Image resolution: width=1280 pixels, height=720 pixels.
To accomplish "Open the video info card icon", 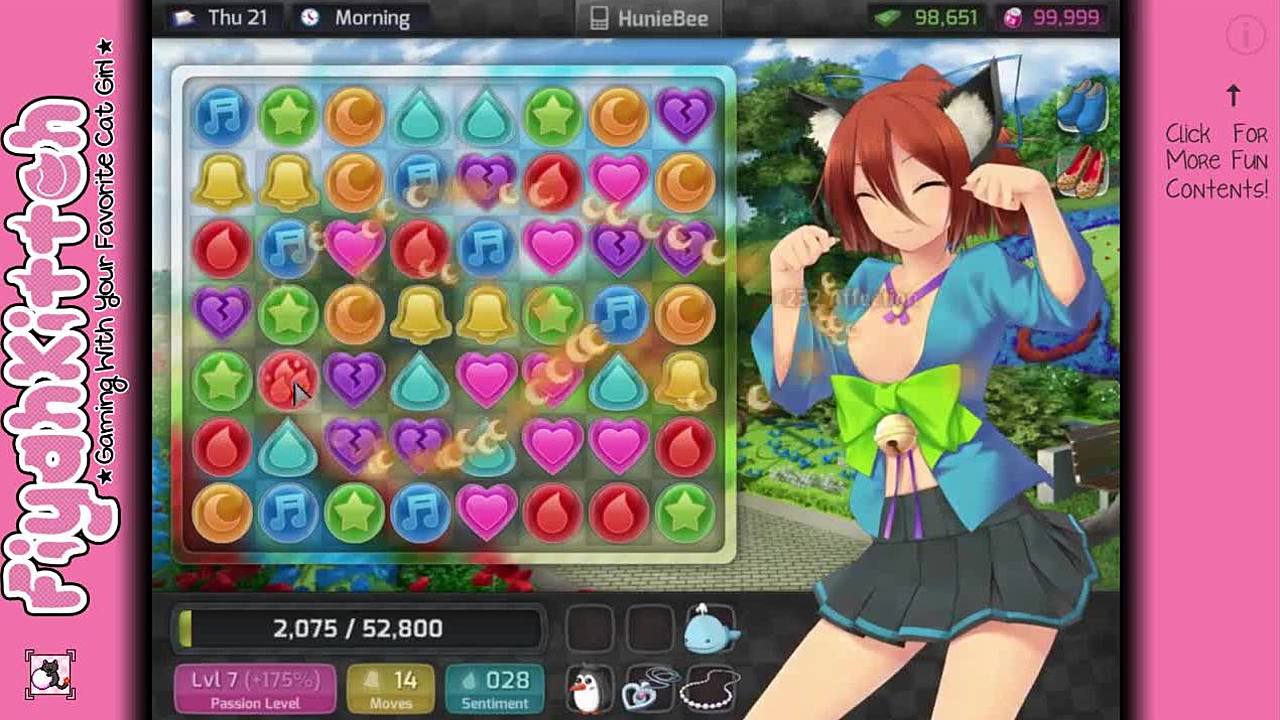I will tap(1246, 36).
